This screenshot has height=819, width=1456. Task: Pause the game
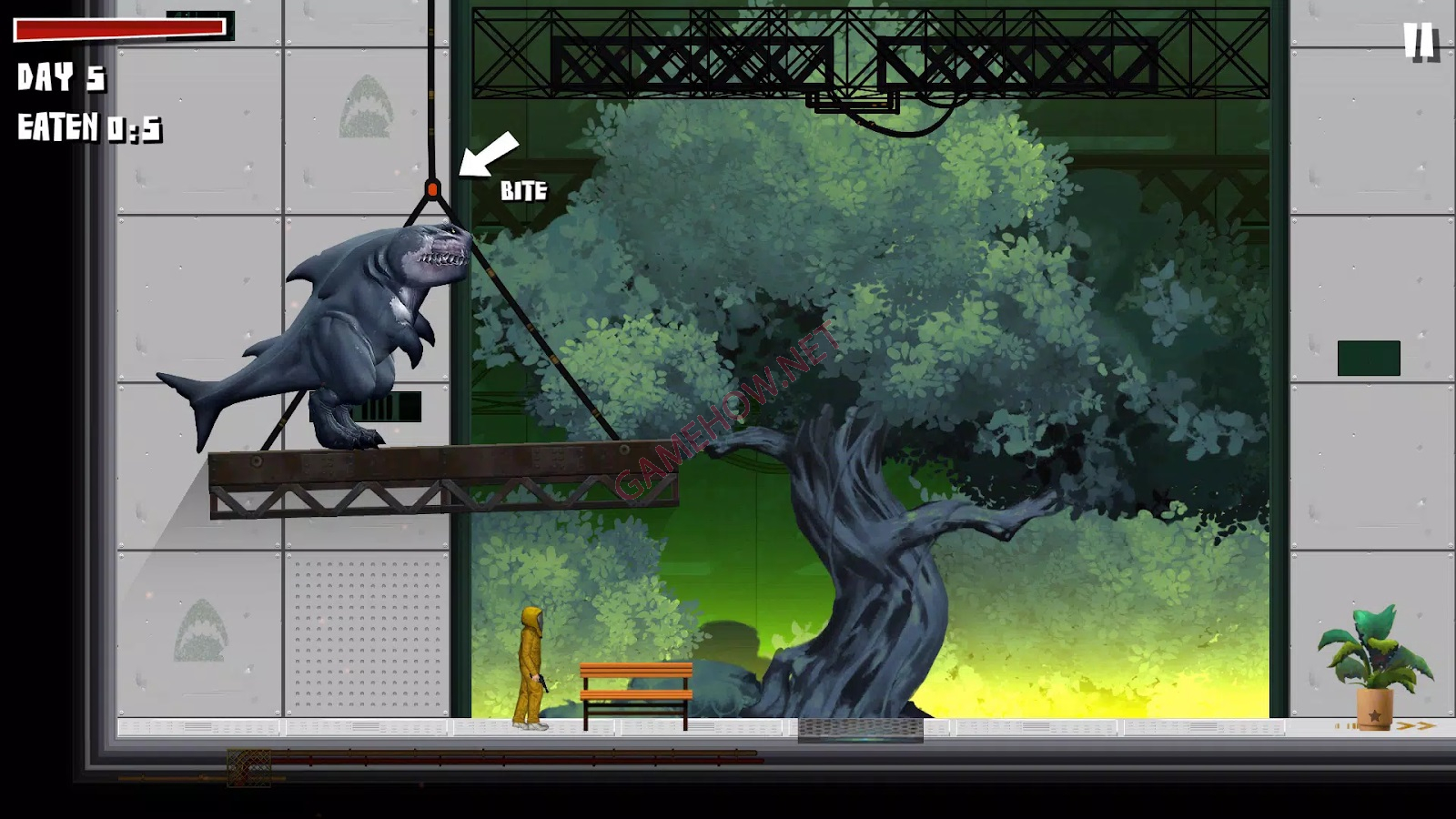click(x=1418, y=41)
